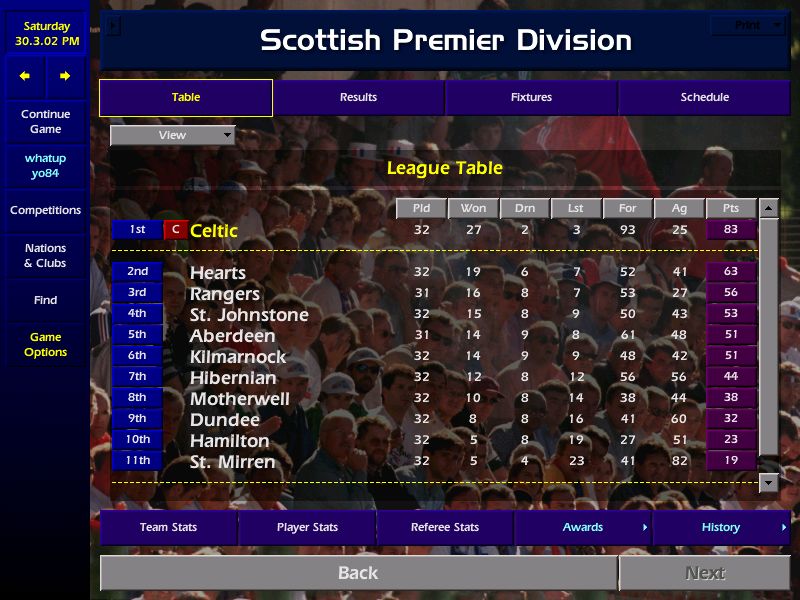Click Continue Game button
The image size is (800, 600).
click(x=45, y=122)
